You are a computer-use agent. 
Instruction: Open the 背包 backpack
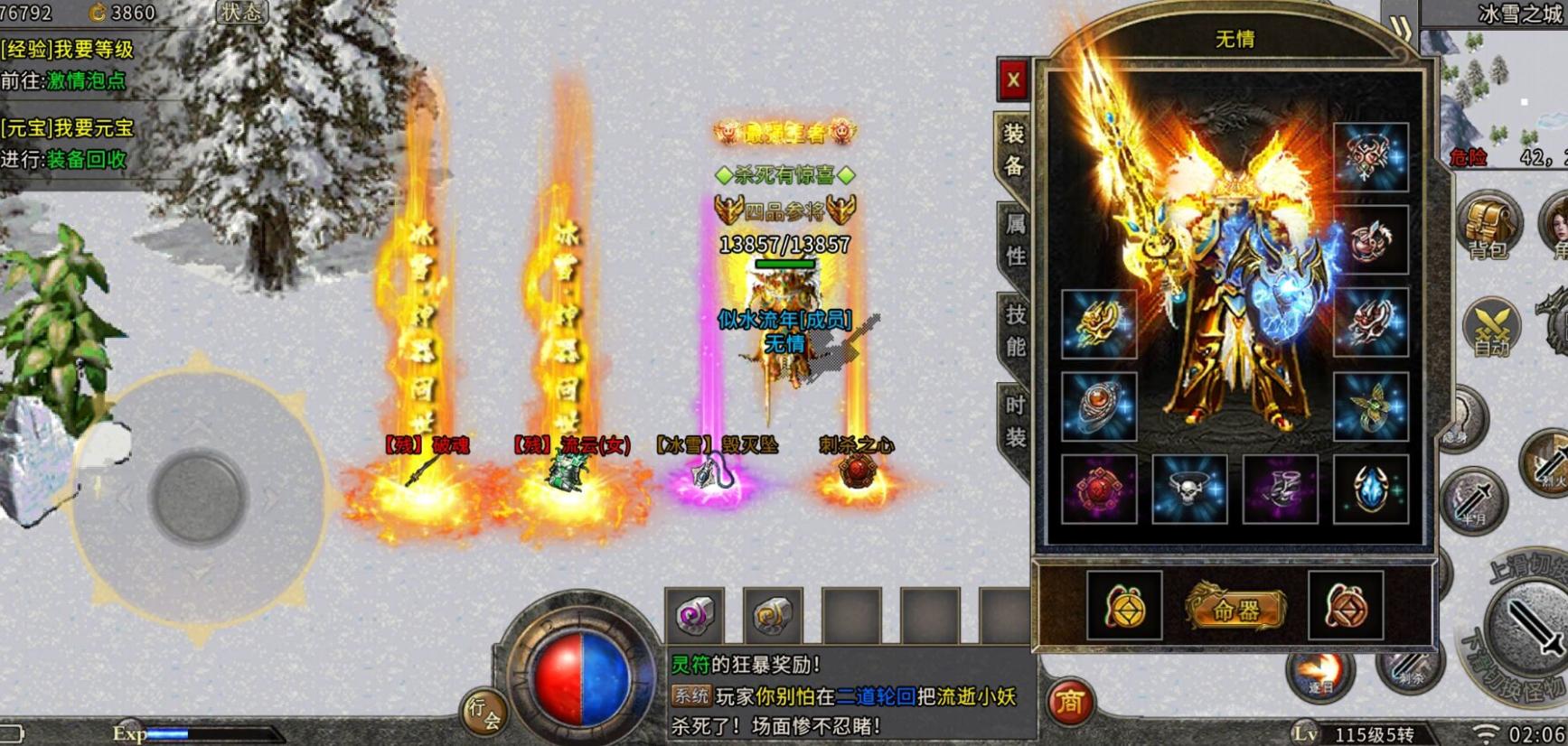pyautogui.click(x=1488, y=226)
